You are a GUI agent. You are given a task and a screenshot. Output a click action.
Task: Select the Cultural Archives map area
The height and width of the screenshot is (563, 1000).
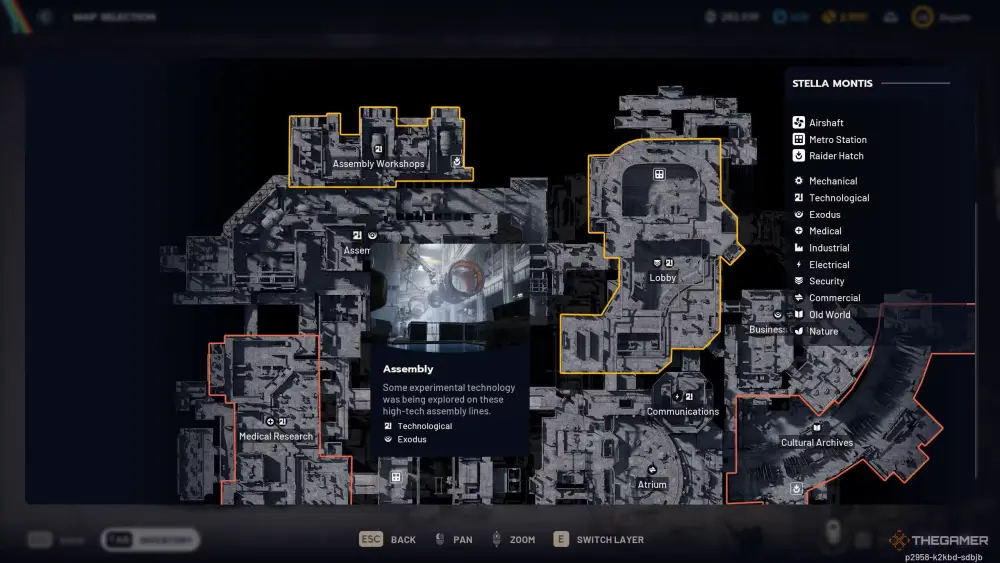[817, 442]
